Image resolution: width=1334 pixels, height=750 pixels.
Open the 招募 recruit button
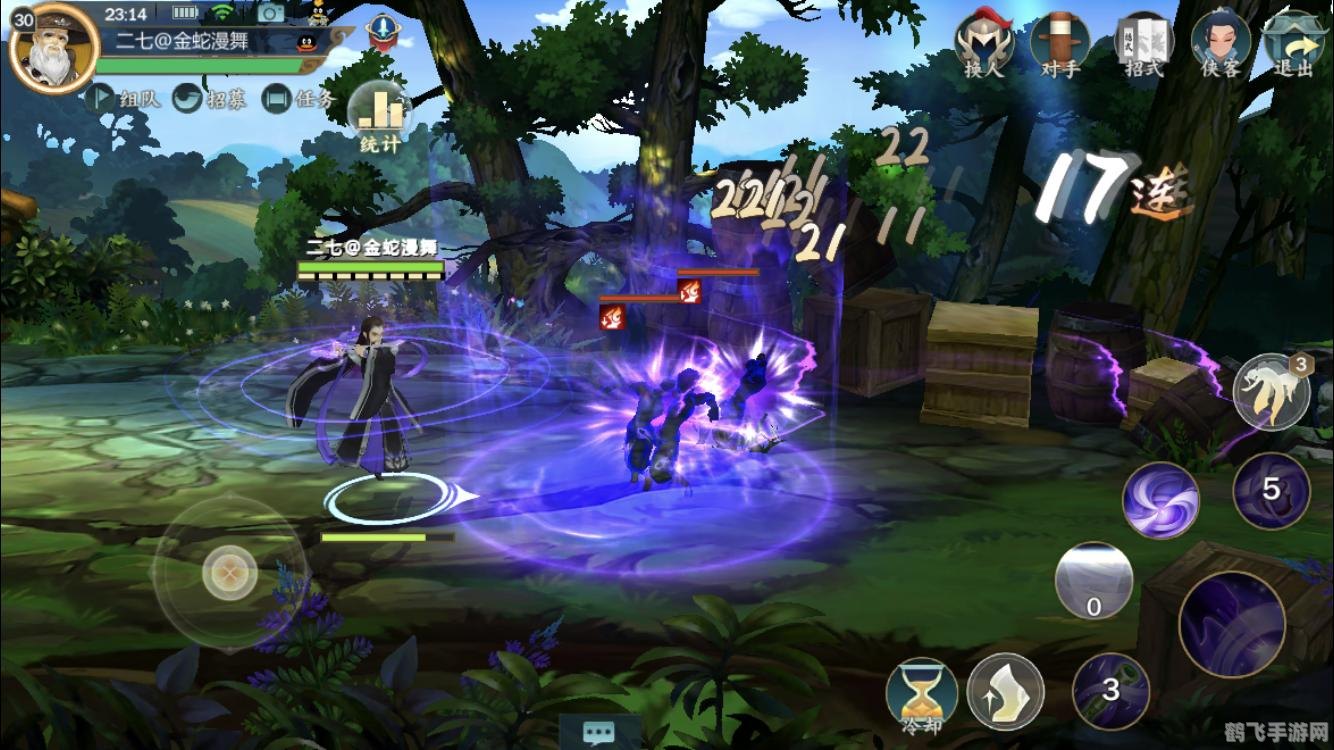click(212, 99)
